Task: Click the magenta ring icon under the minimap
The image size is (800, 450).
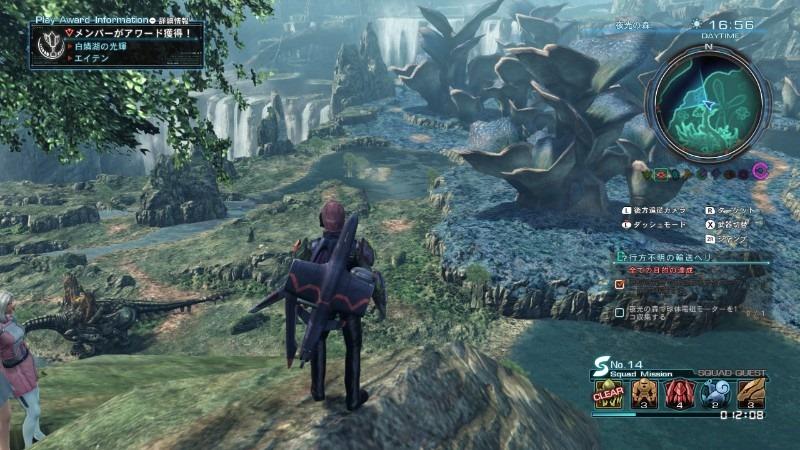Action: [x=760, y=172]
